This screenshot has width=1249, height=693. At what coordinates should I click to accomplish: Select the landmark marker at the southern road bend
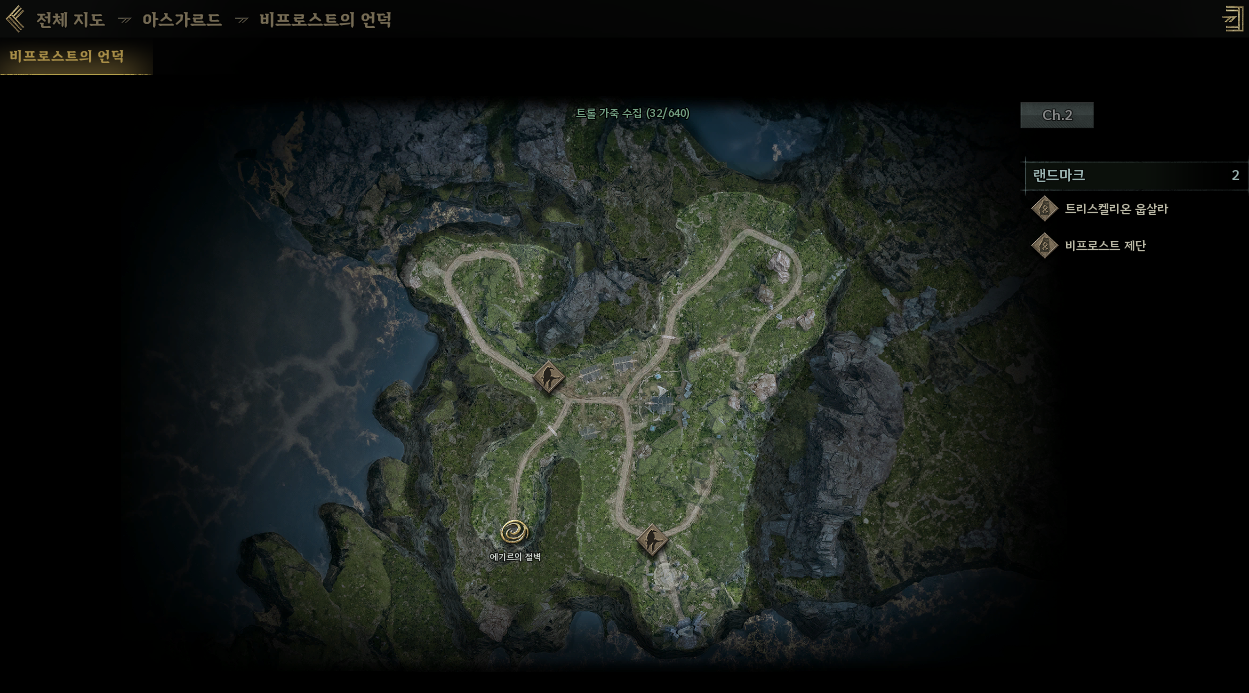point(652,541)
